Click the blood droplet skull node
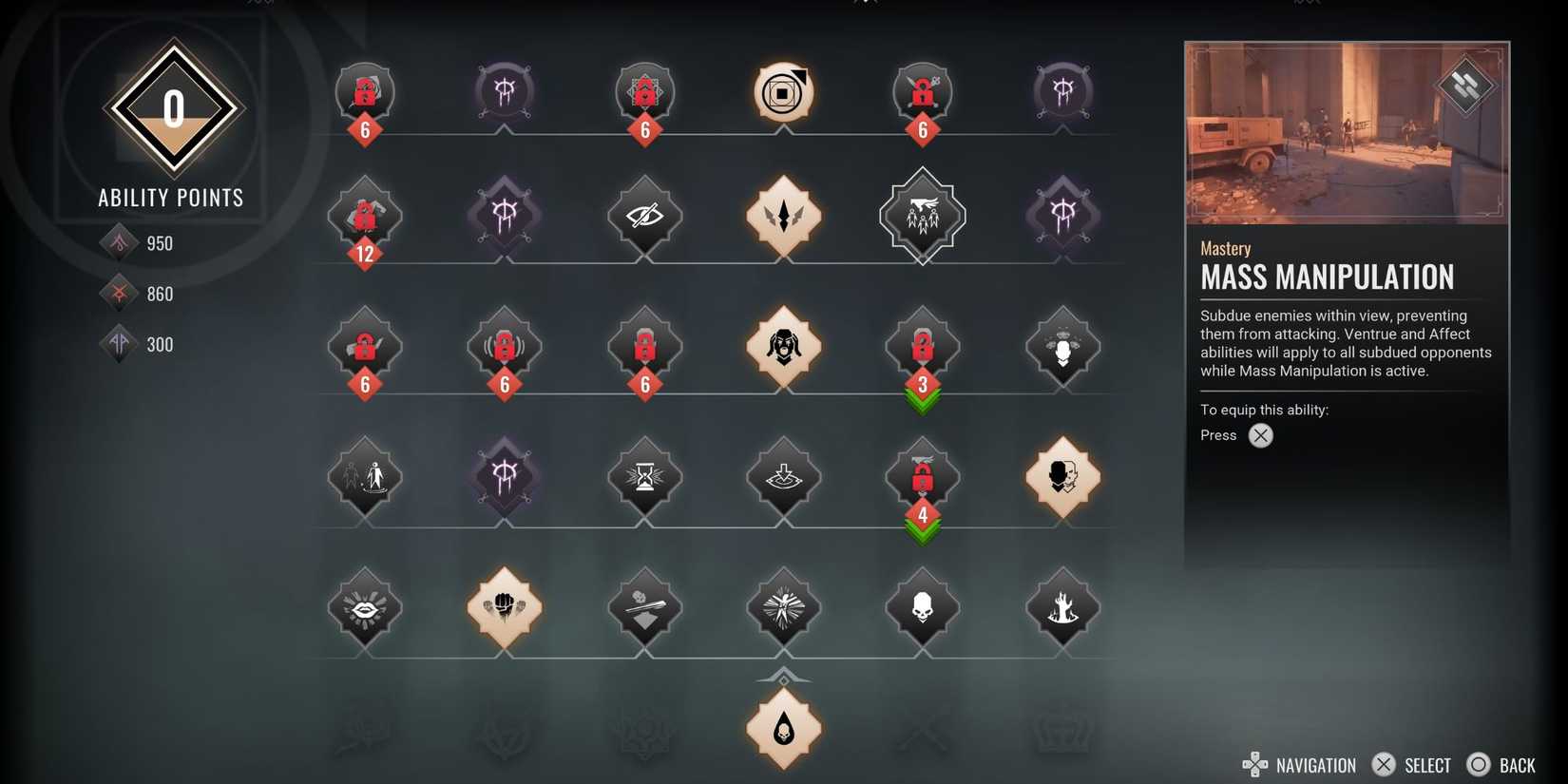This screenshot has height=784, width=1568. coord(783,729)
